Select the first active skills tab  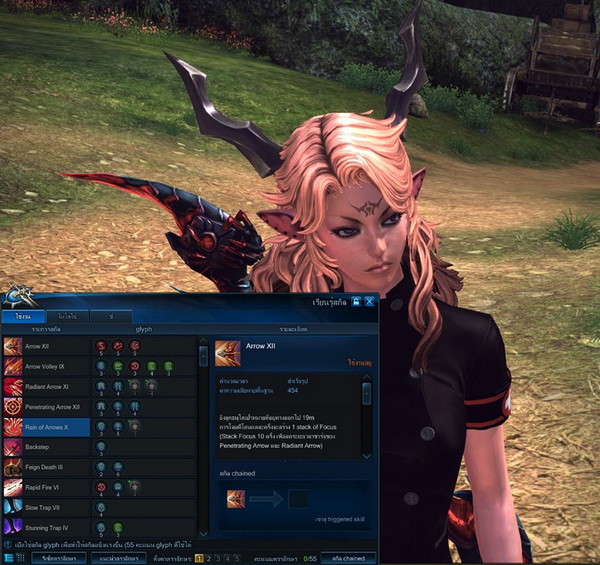point(24,316)
